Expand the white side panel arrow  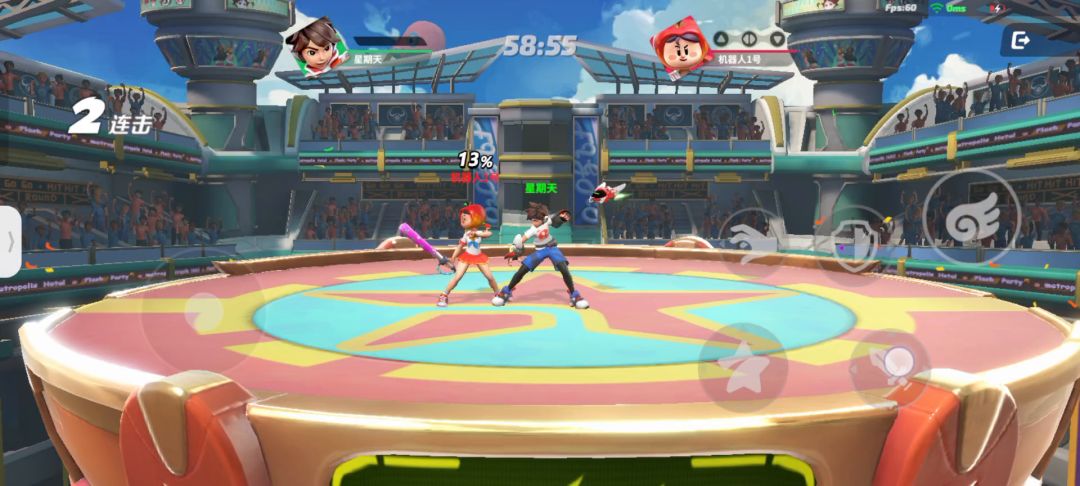coord(10,242)
